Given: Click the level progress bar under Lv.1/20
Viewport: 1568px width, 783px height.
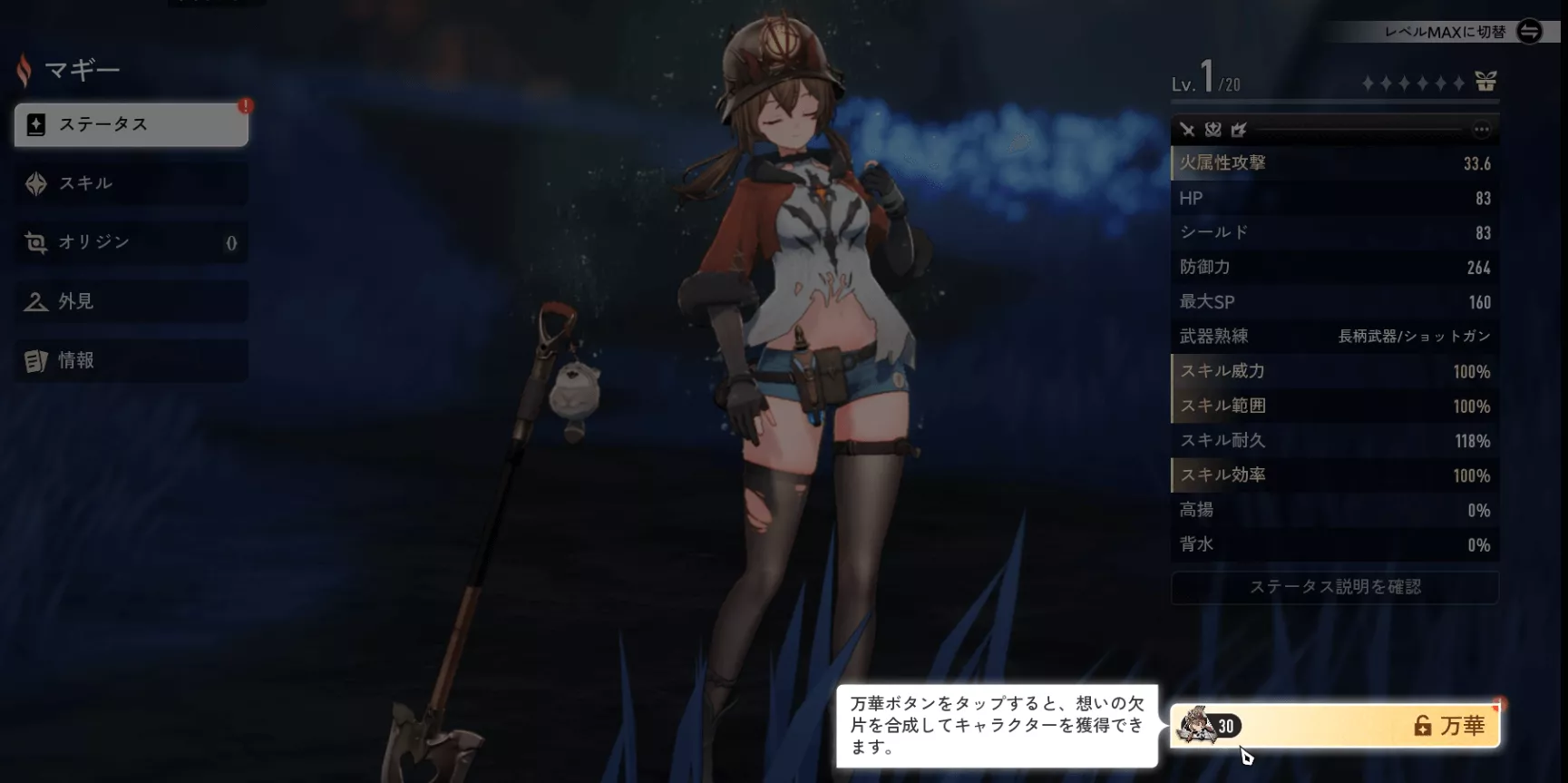Looking at the screenshot, I should [1333, 102].
